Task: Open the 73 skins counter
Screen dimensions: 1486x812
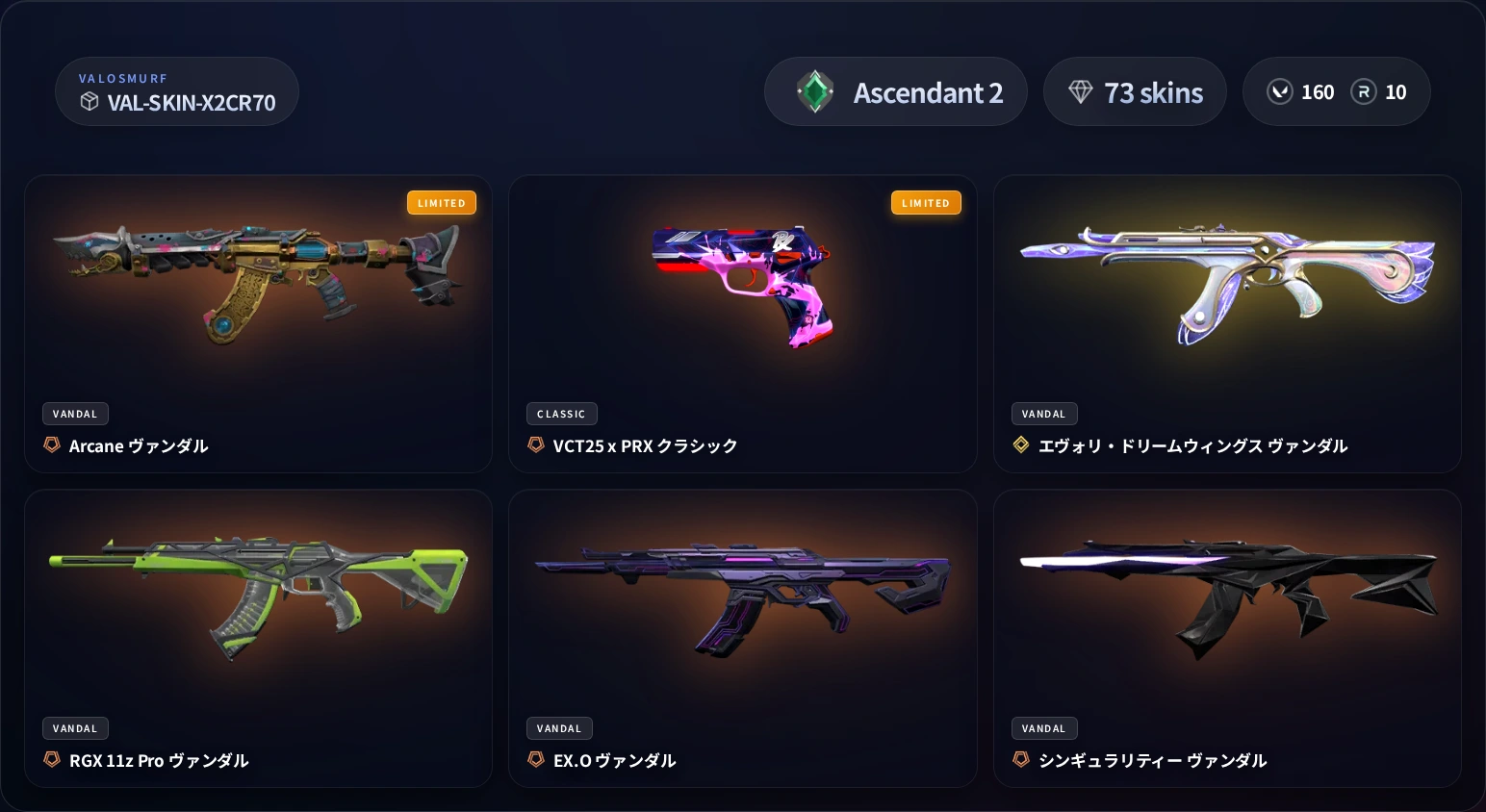Action: [1135, 91]
